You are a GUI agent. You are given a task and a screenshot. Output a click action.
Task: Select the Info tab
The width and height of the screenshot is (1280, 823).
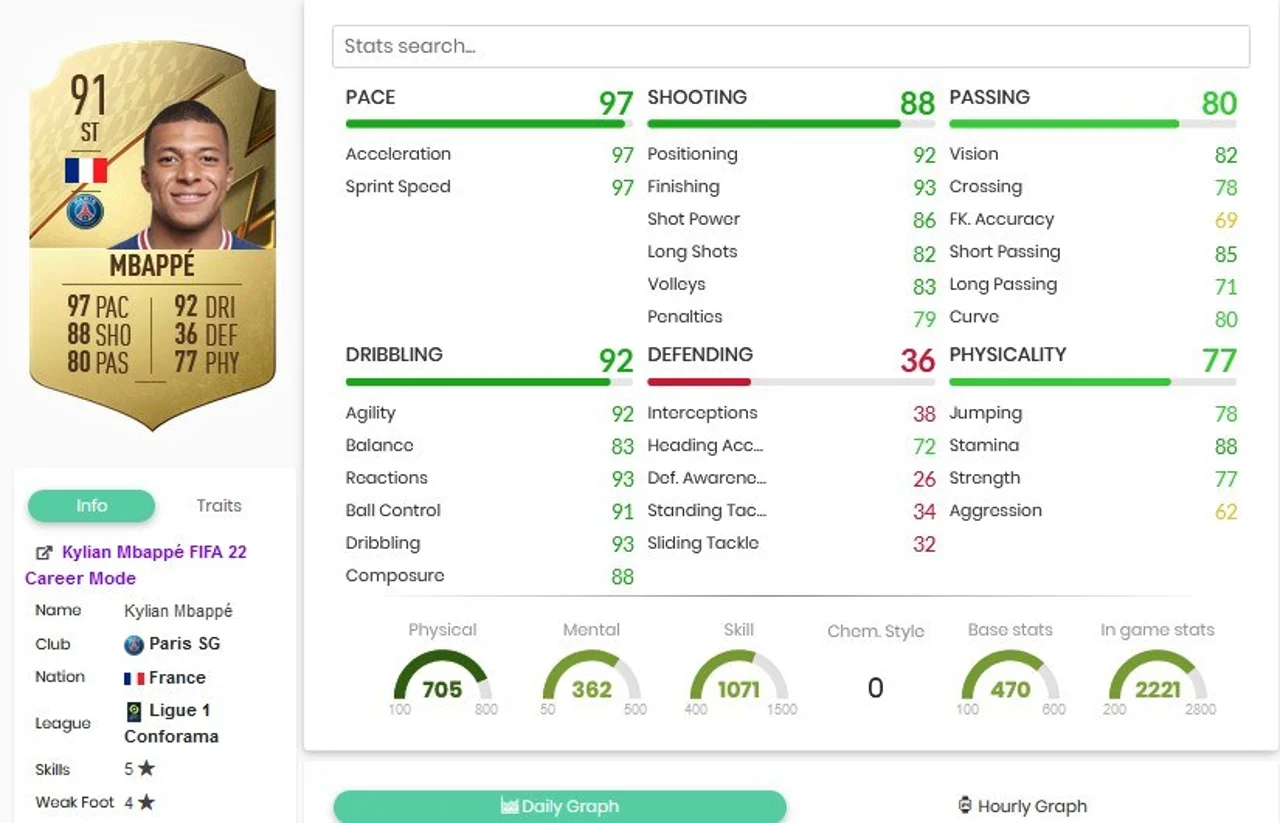pyautogui.click(x=91, y=506)
